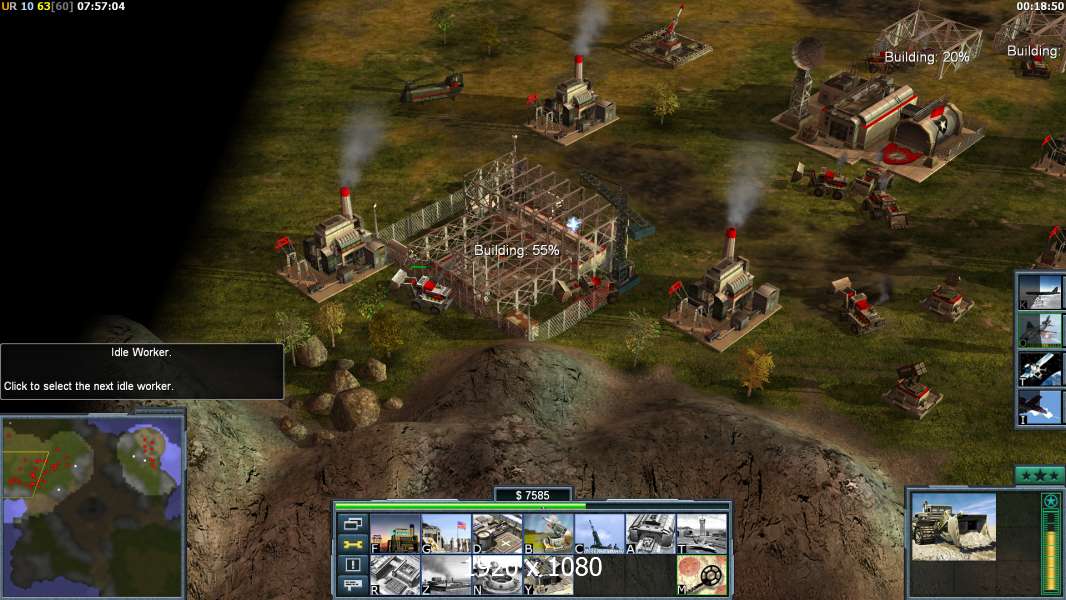Image resolution: width=1066 pixels, height=600 pixels.
Task: Select the airfield control tower icon (T)
Action: tap(701, 534)
